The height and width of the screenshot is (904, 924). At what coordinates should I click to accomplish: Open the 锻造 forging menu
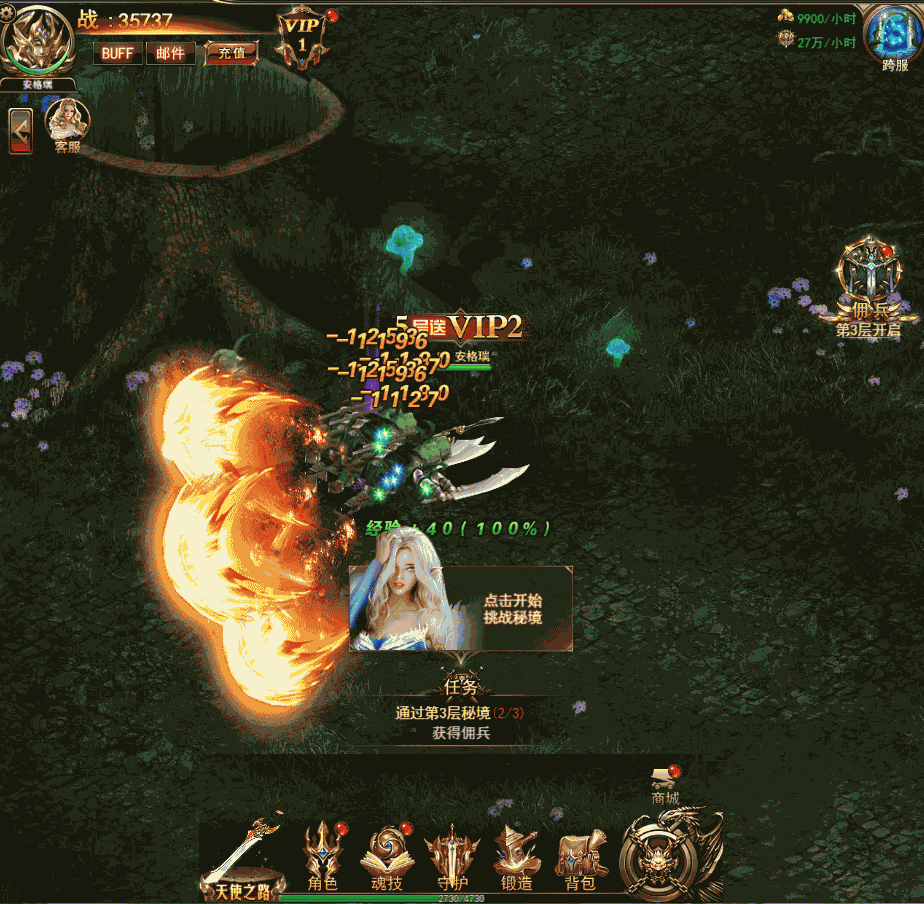516,857
